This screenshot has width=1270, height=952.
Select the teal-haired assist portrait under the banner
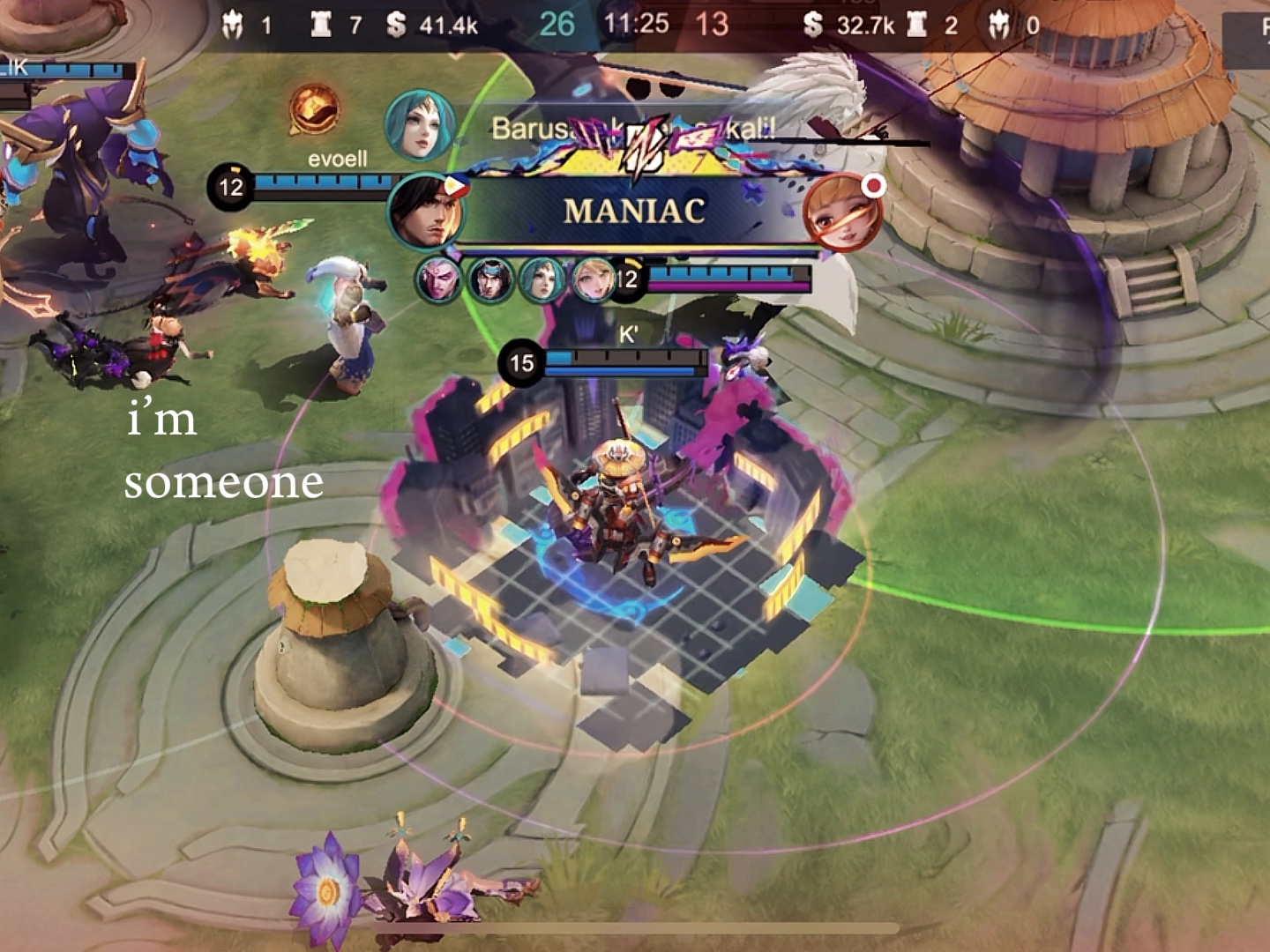click(542, 280)
